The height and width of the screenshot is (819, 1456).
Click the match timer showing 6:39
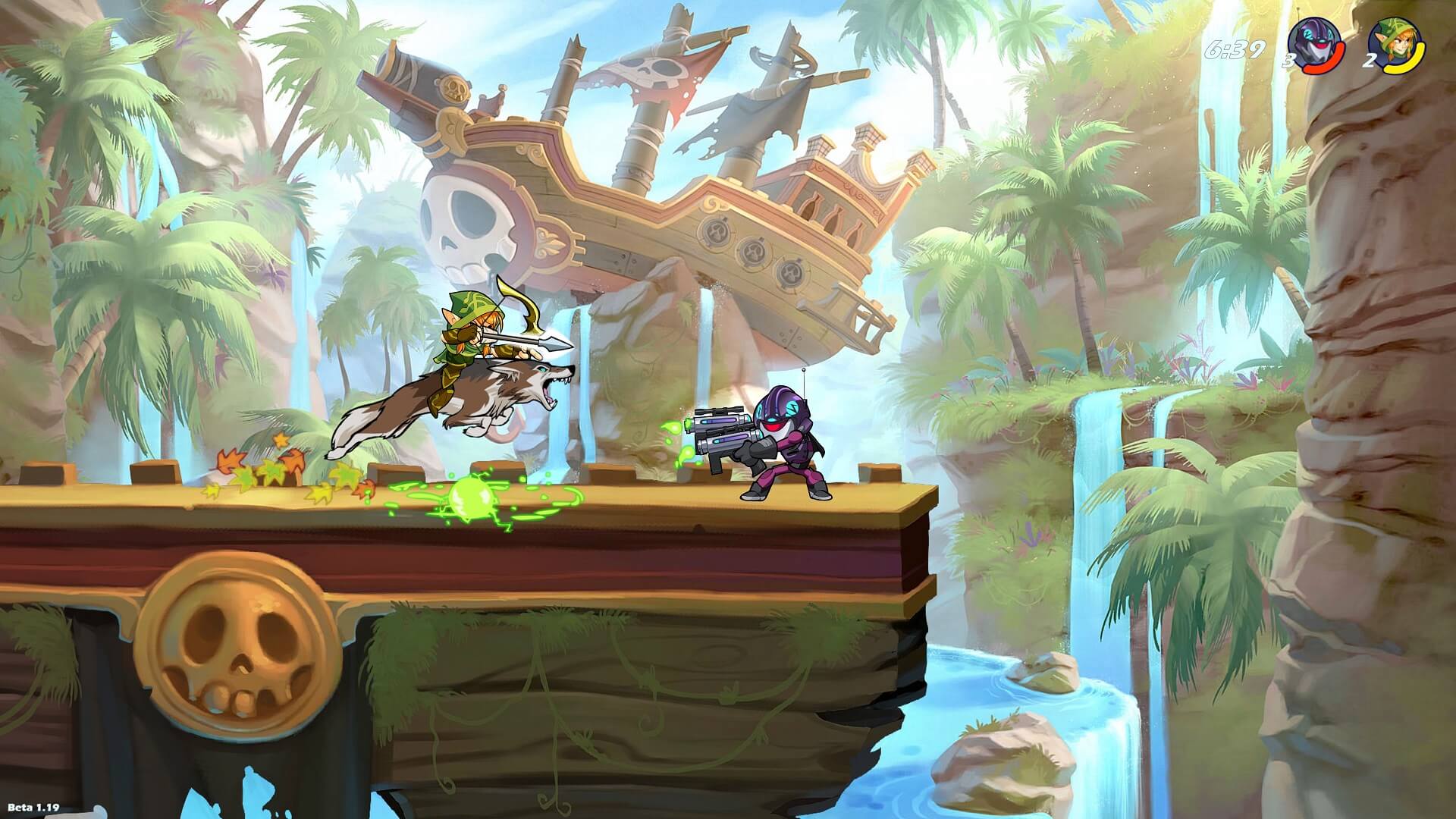(1236, 49)
